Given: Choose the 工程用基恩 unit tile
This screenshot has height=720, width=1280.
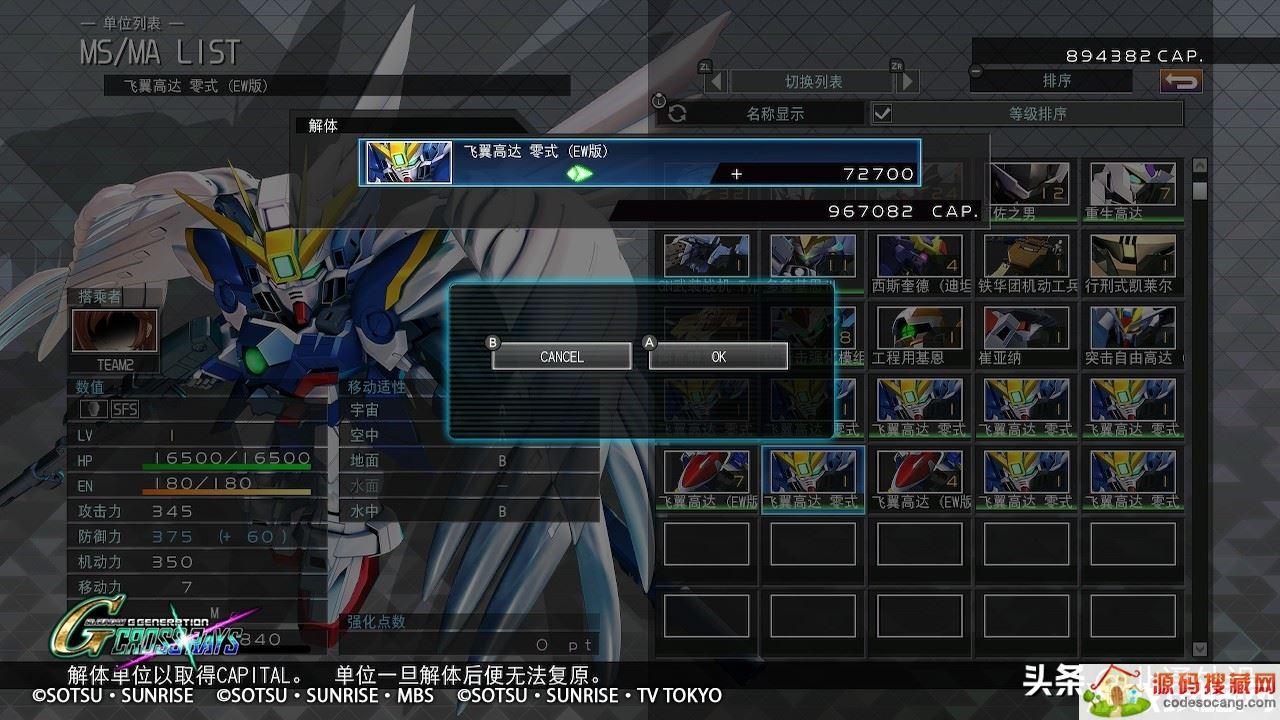Looking at the screenshot, I should tap(919, 334).
